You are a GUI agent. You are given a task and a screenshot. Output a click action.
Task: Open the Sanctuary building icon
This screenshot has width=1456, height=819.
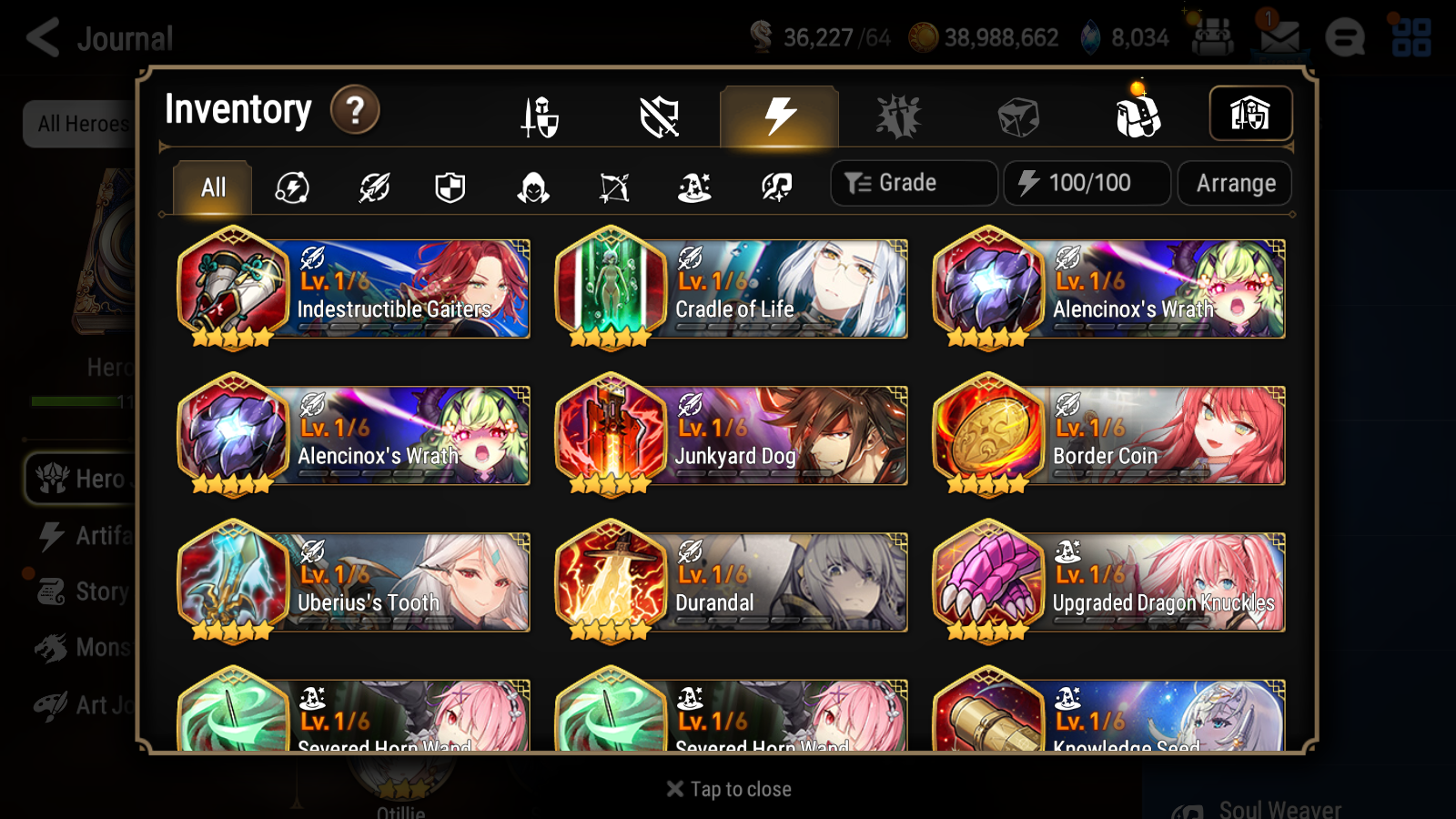click(x=1251, y=113)
